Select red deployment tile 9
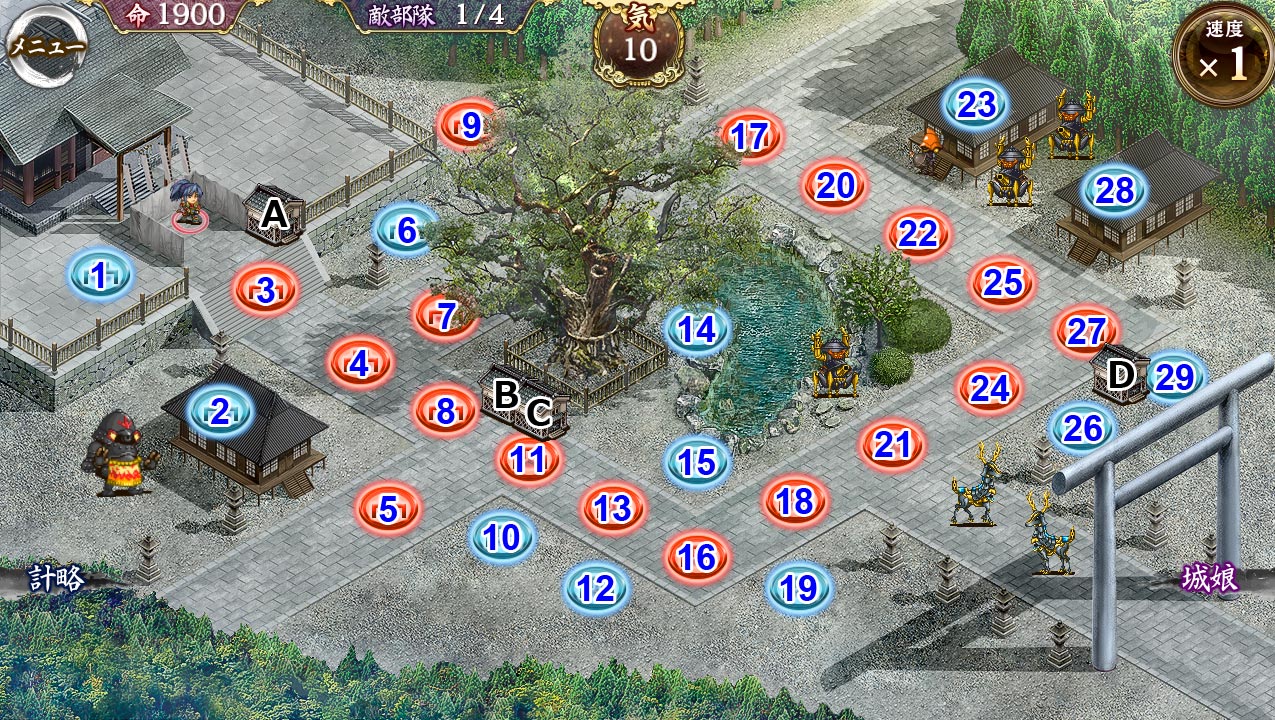Screen dimensions: 1275x720 471,125
